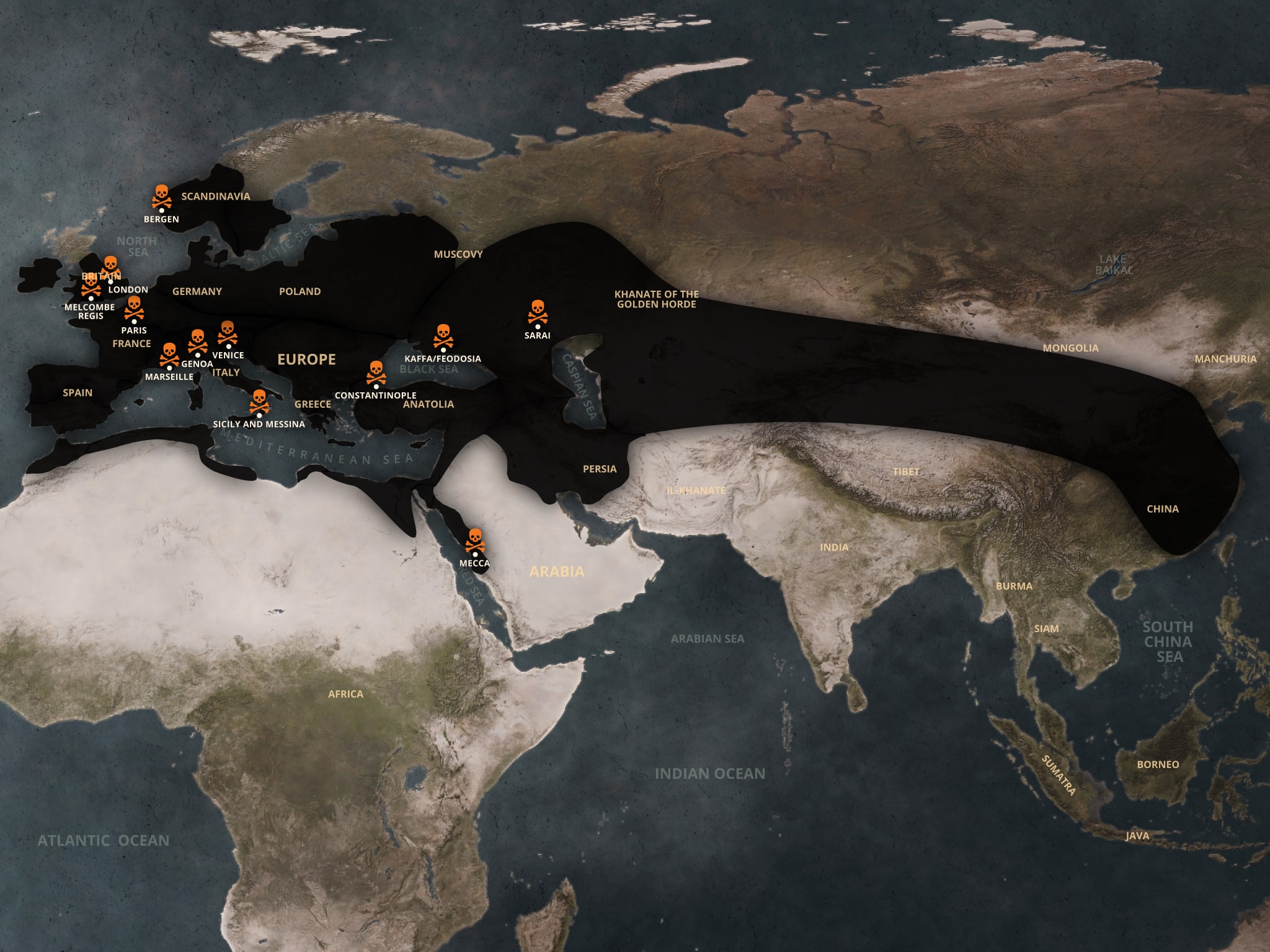Open the Sicily and Messina marker
The image size is (1270, 952).
click(x=259, y=402)
